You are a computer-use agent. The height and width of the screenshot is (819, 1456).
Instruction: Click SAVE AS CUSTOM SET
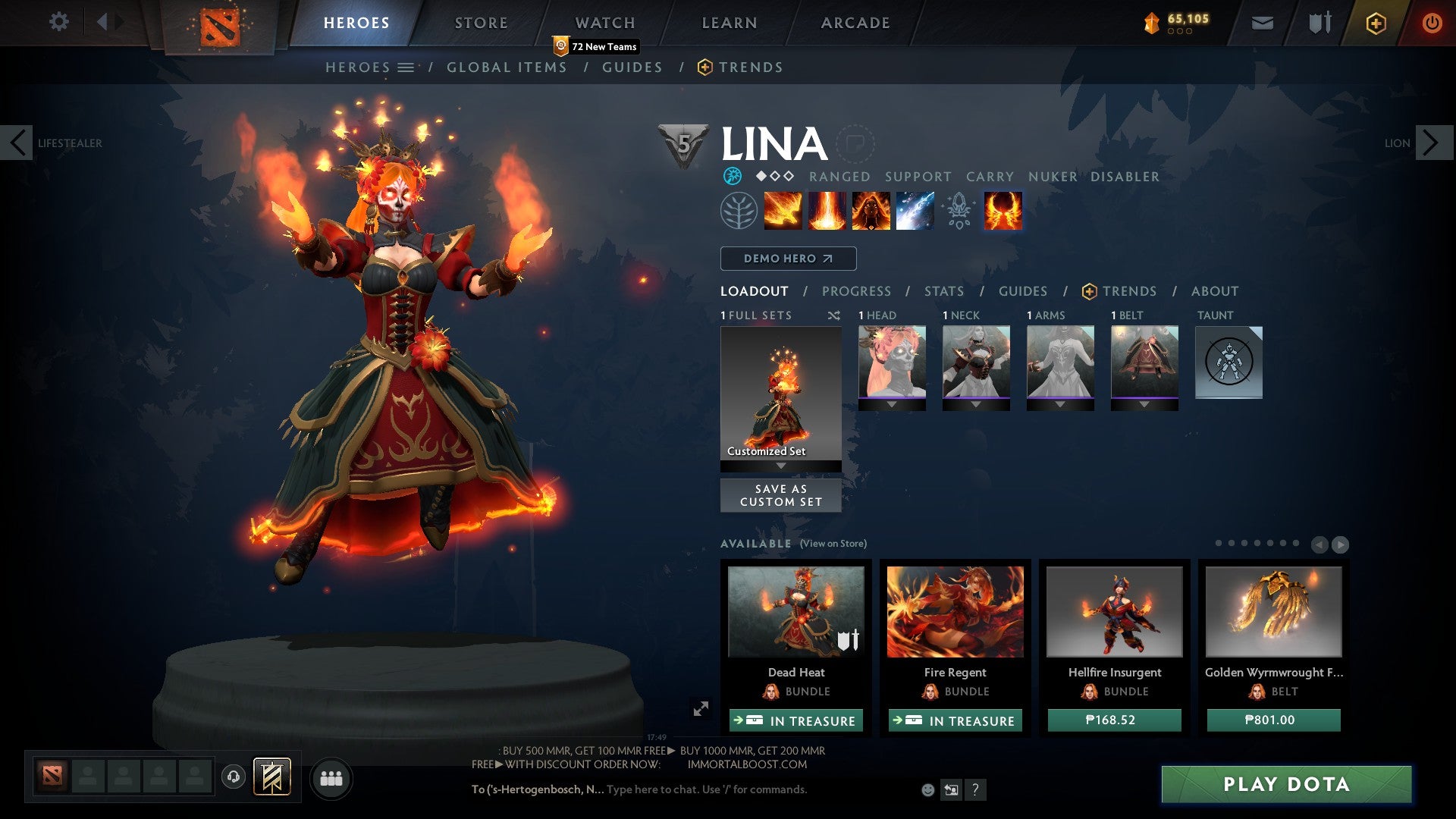pyautogui.click(x=780, y=495)
